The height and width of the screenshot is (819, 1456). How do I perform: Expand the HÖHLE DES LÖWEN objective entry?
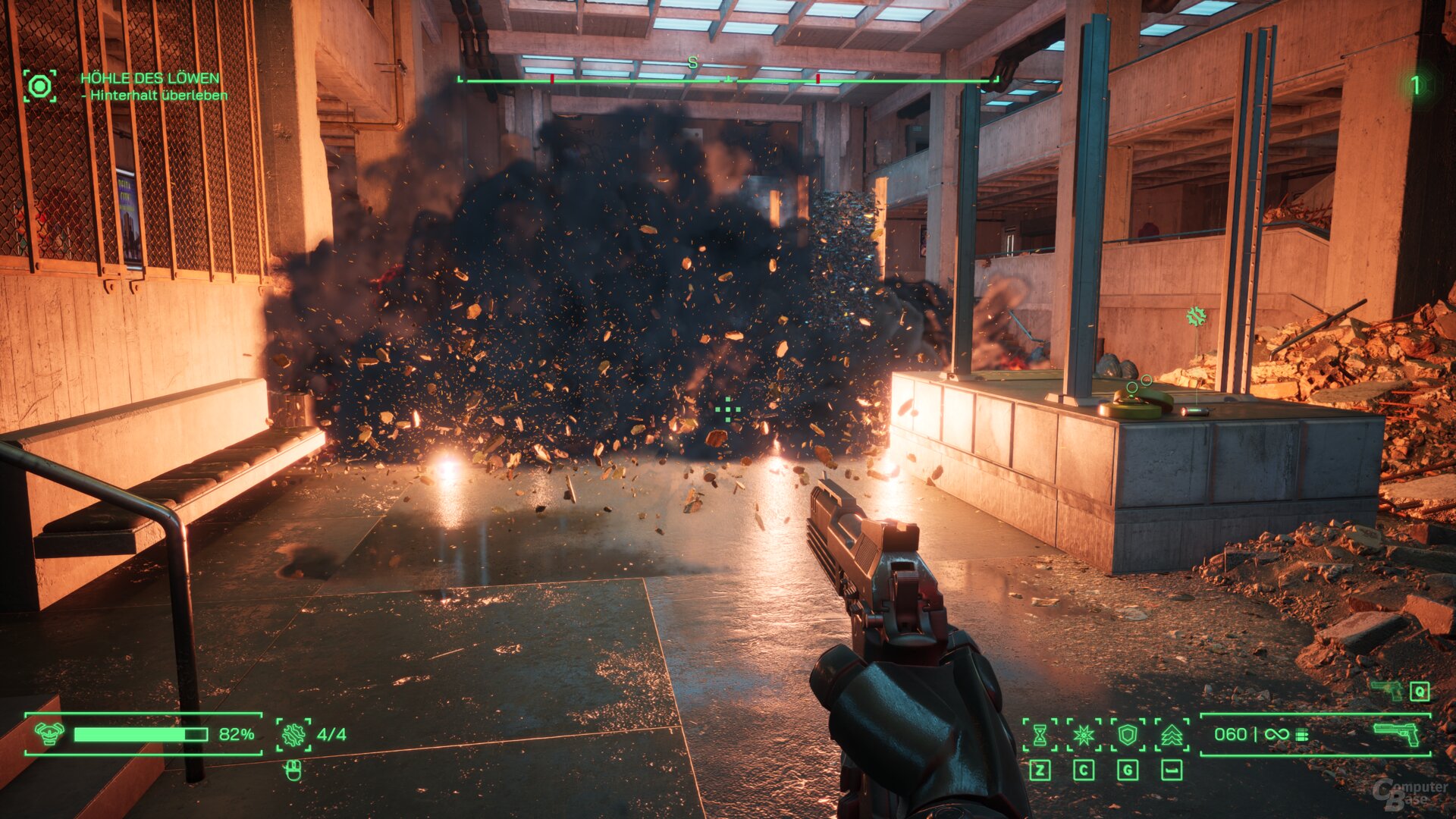pyautogui.click(x=150, y=77)
